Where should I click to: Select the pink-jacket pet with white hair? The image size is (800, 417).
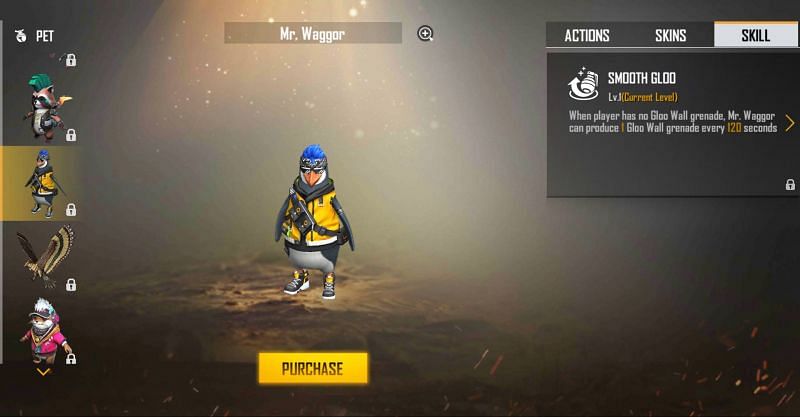(43, 330)
